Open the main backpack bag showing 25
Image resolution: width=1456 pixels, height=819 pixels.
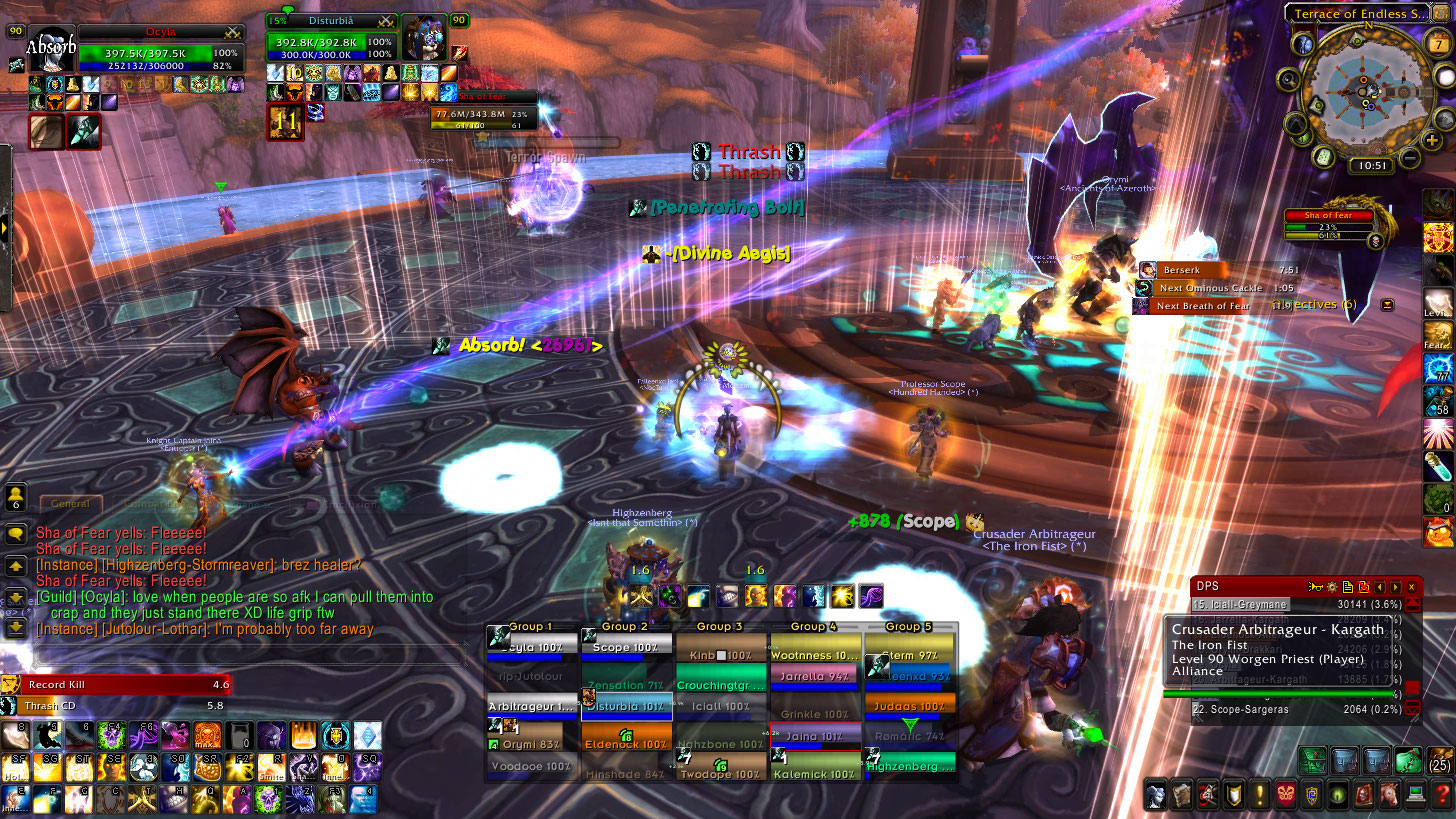coord(1438,761)
